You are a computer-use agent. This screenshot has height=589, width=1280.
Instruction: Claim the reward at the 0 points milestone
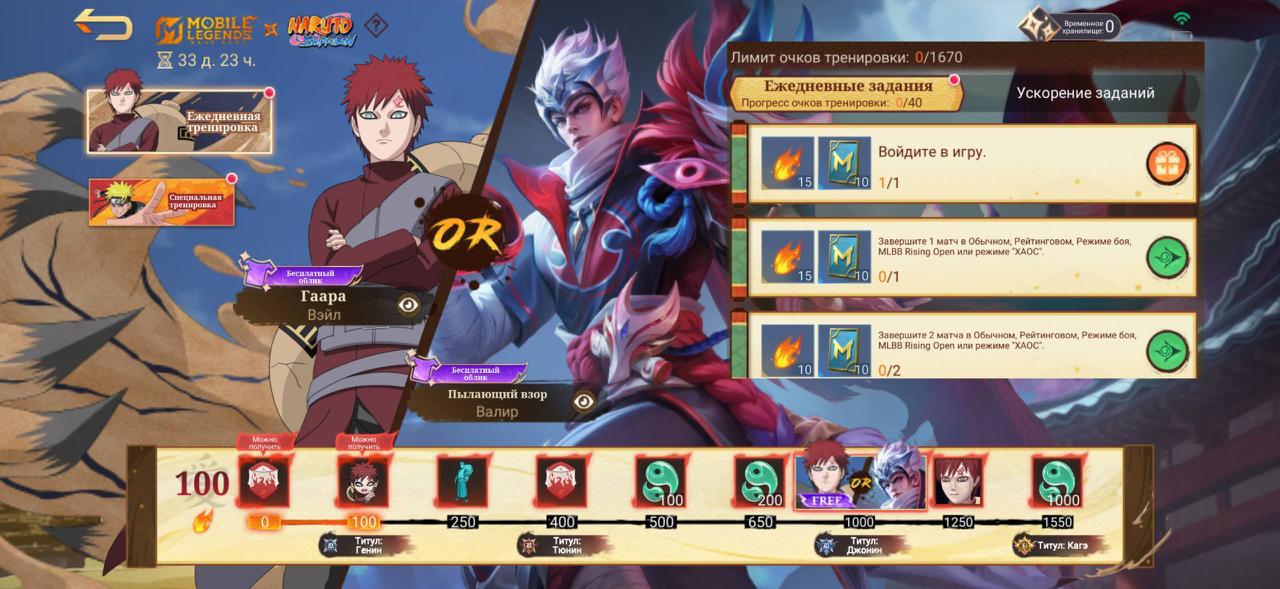tap(264, 482)
